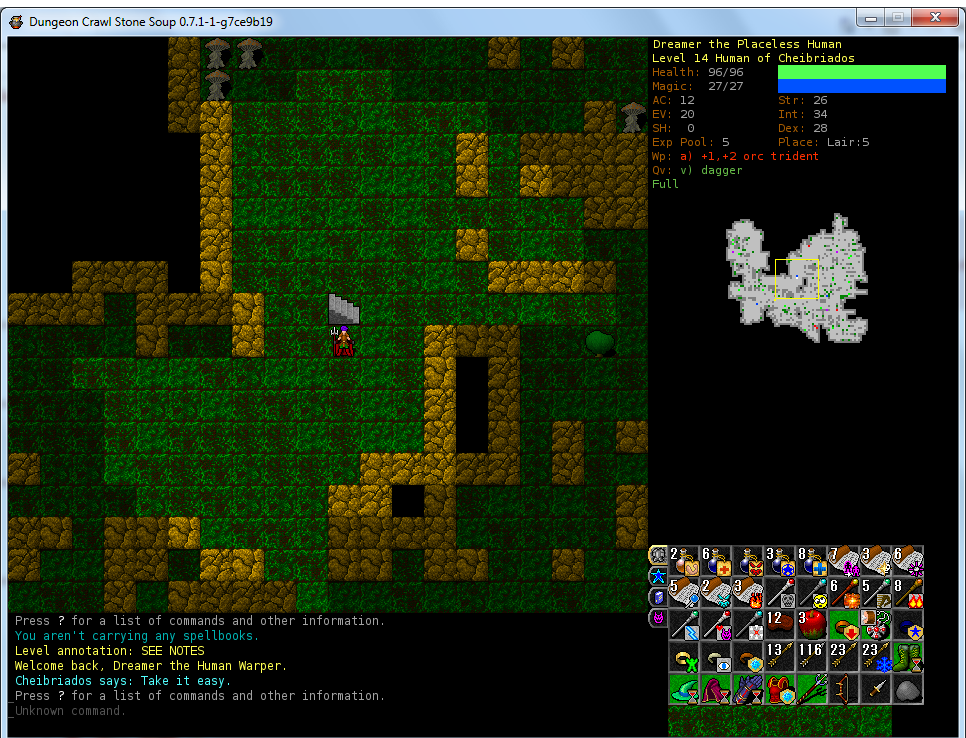This screenshot has width=966, height=738.
Task: Select the green wizard hat slot
Action: click(684, 689)
